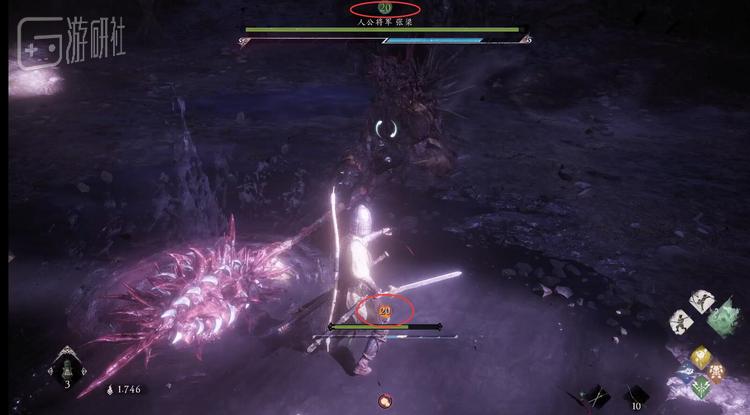Activate the green divine beast ability icon

(721, 318)
